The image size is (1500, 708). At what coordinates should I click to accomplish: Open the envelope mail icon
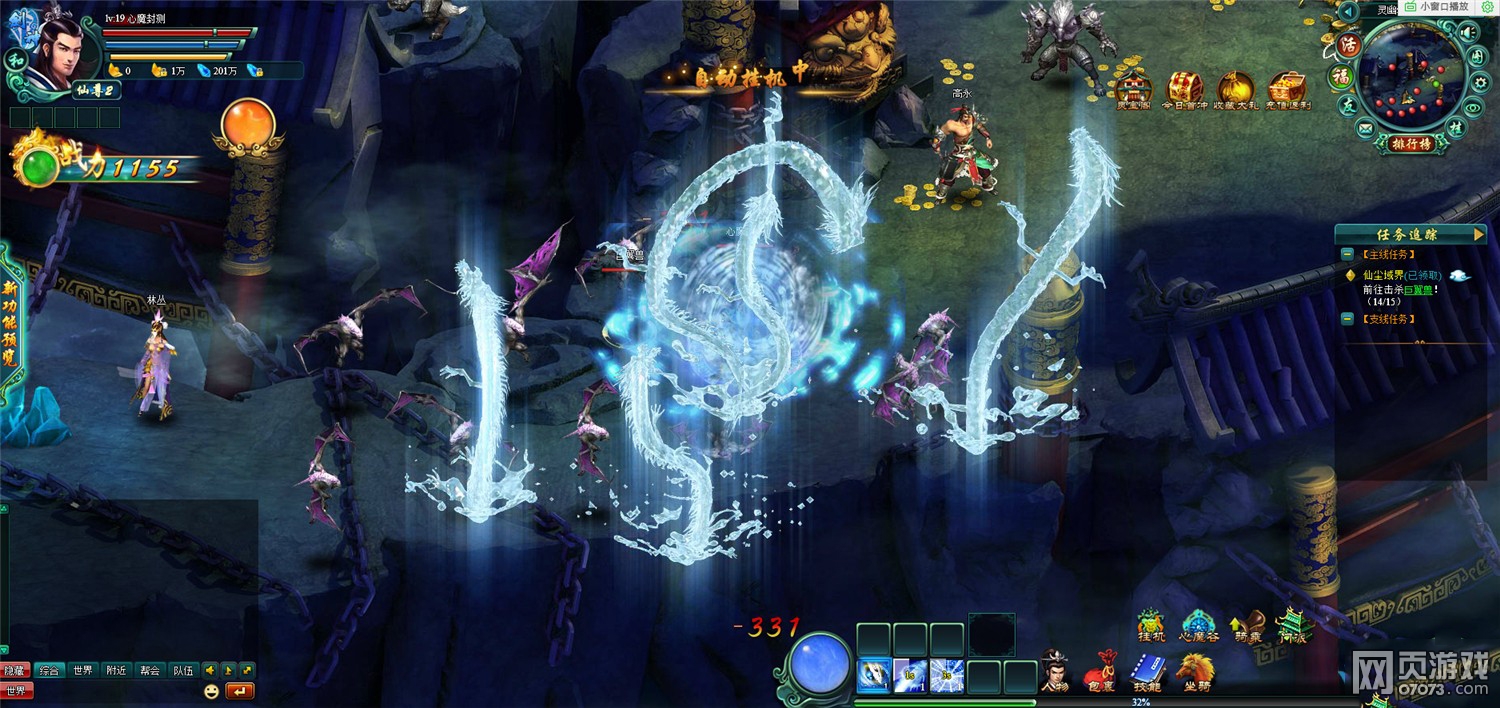pyautogui.click(x=1365, y=129)
